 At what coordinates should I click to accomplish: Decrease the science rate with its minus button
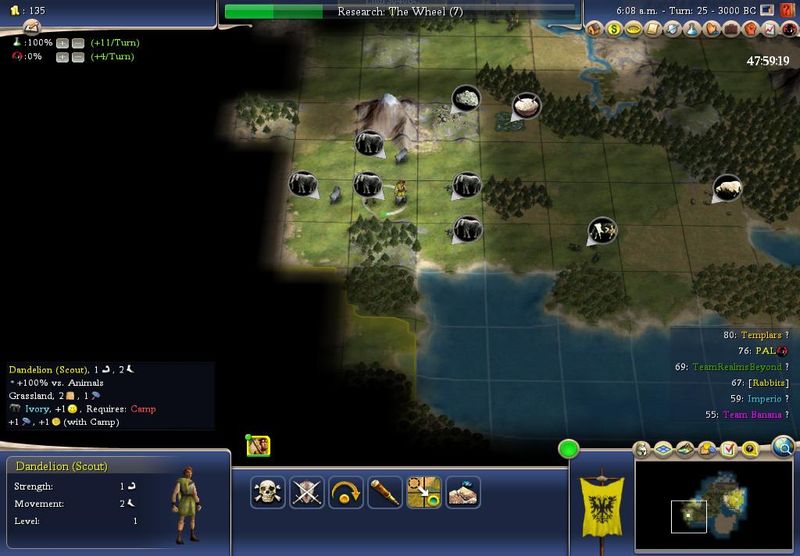click(77, 43)
